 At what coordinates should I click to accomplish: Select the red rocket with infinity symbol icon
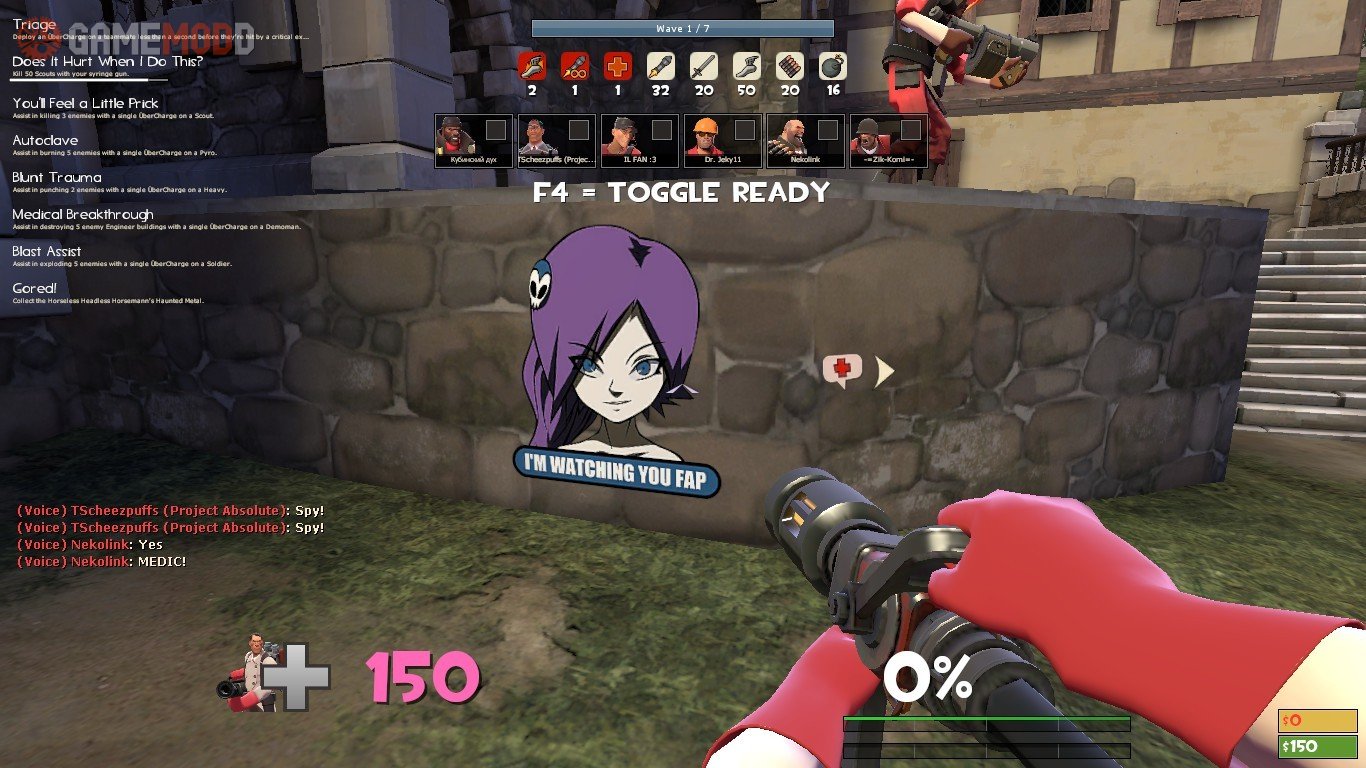click(575, 67)
